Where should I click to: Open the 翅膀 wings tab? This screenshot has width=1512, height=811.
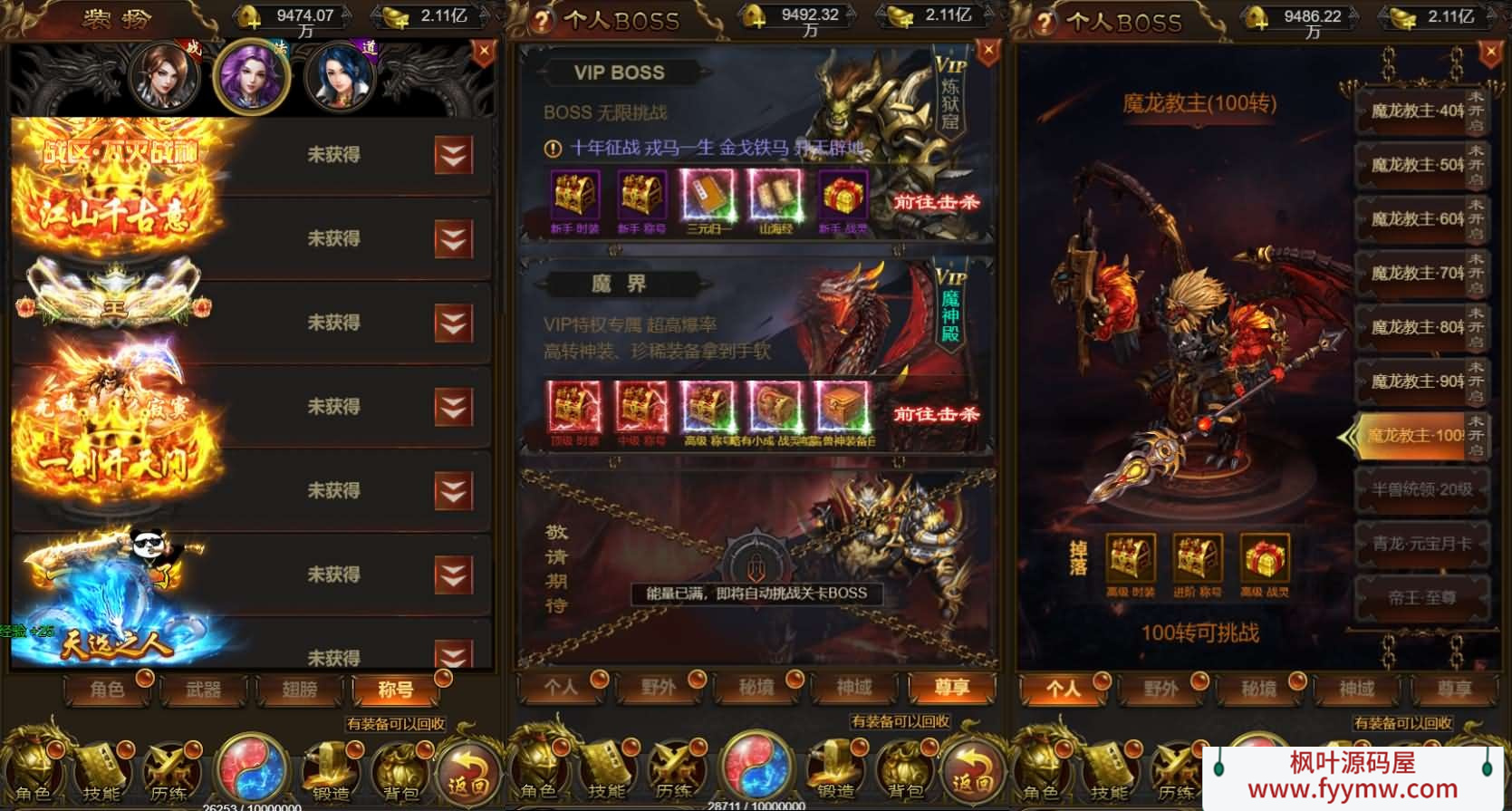coord(300,690)
